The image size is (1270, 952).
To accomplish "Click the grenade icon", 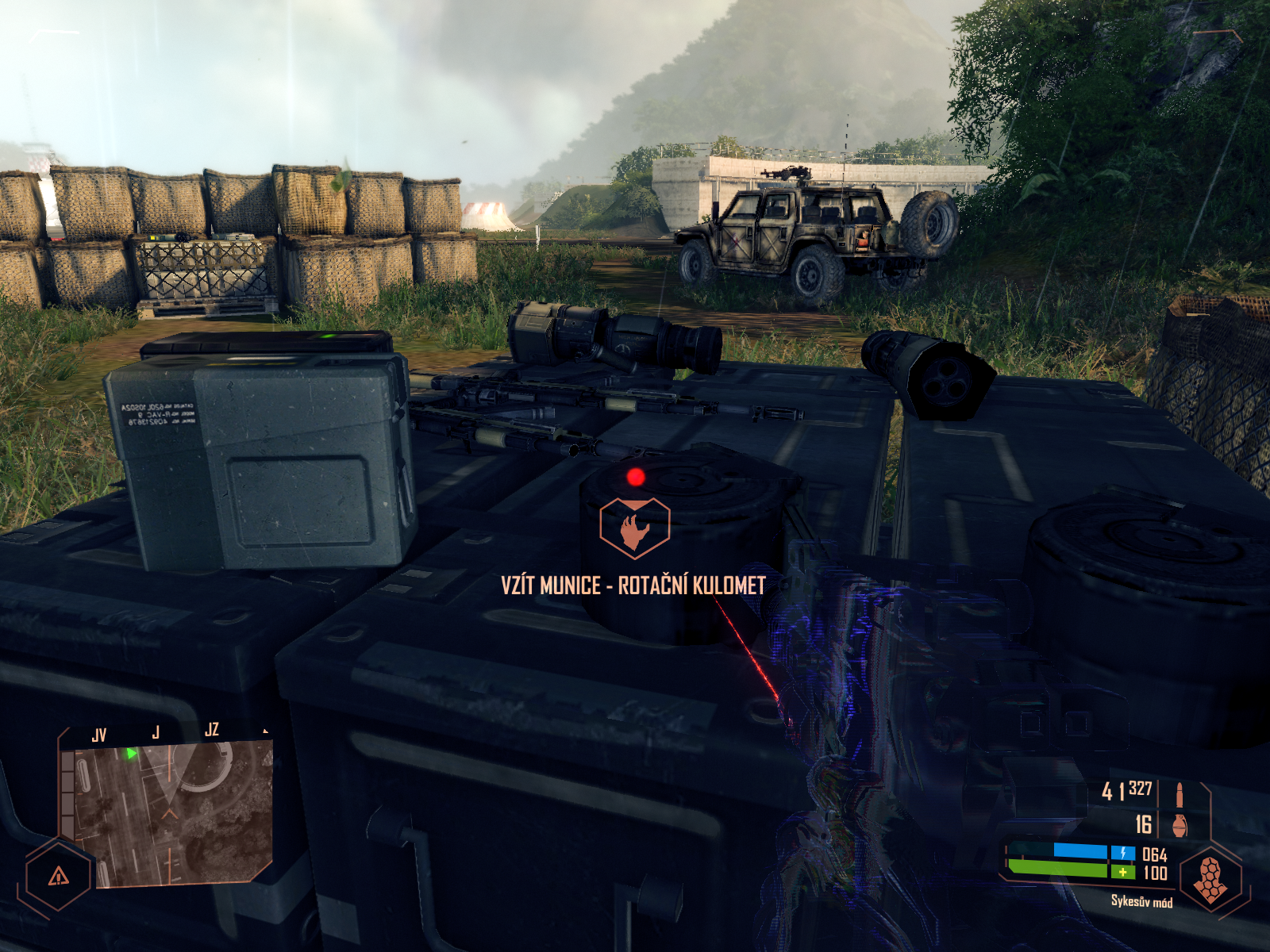I will 1180,824.
